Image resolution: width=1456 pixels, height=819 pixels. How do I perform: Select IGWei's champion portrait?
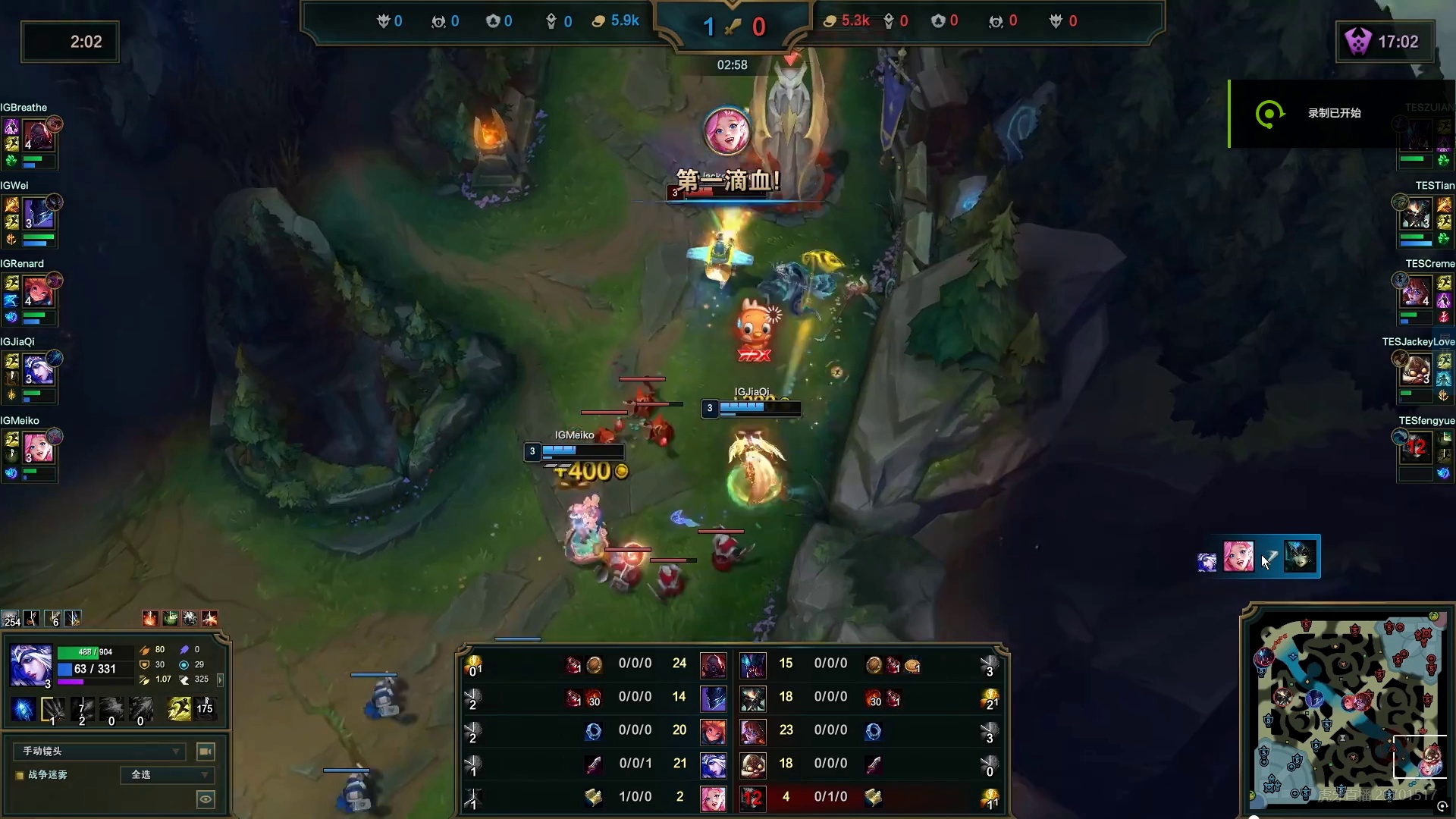[x=38, y=215]
